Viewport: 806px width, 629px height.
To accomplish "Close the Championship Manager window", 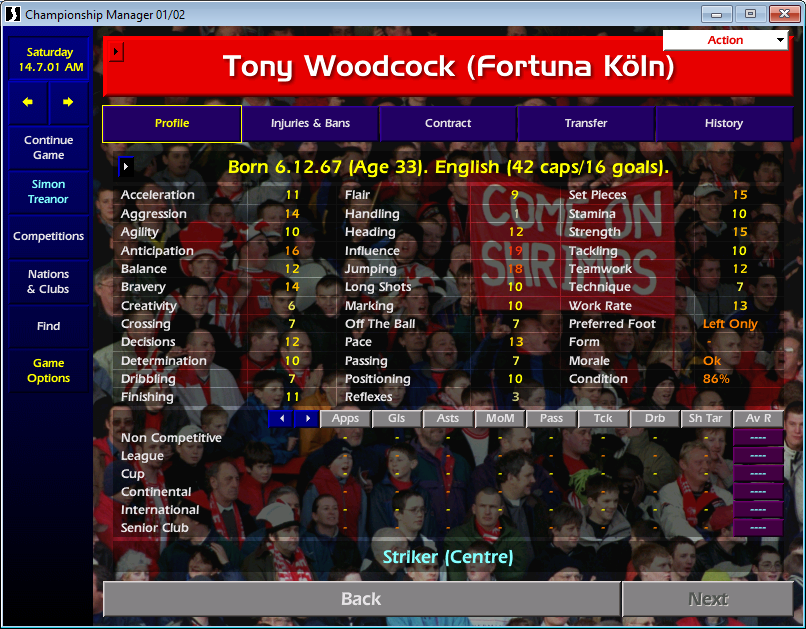I will coord(780,14).
